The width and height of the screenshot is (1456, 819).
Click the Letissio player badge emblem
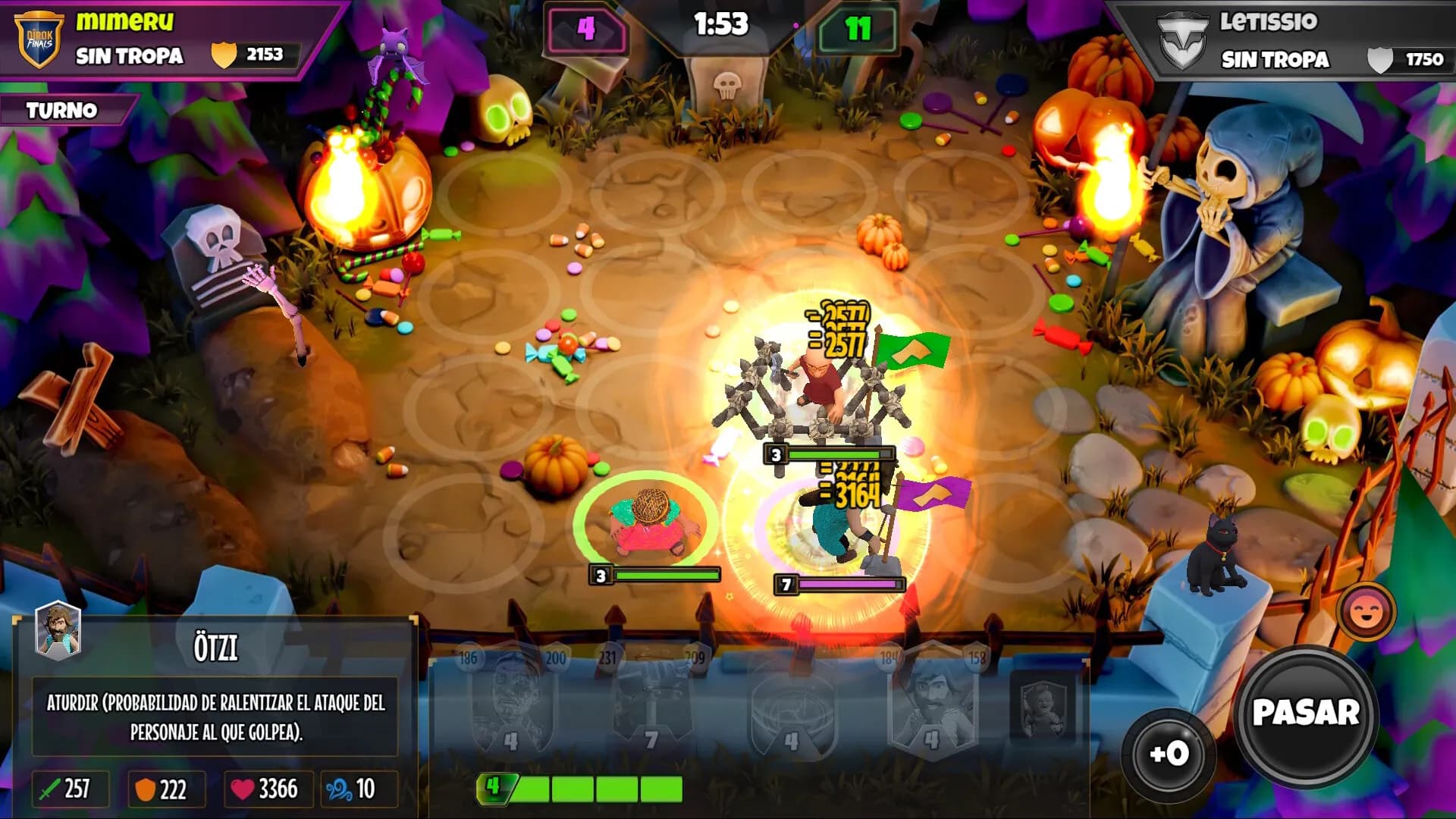point(1183,42)
